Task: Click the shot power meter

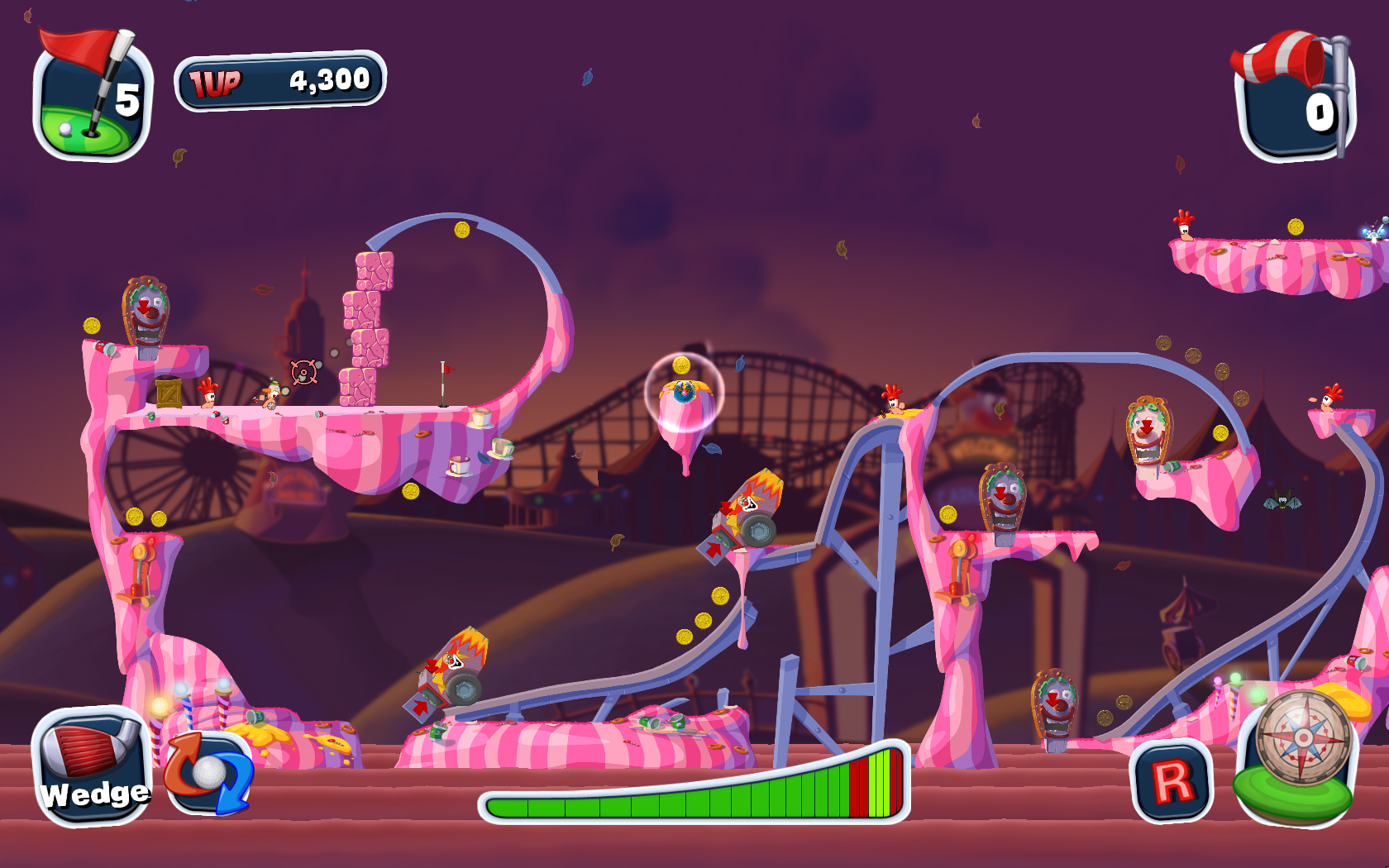Action: tap(694, 789)
